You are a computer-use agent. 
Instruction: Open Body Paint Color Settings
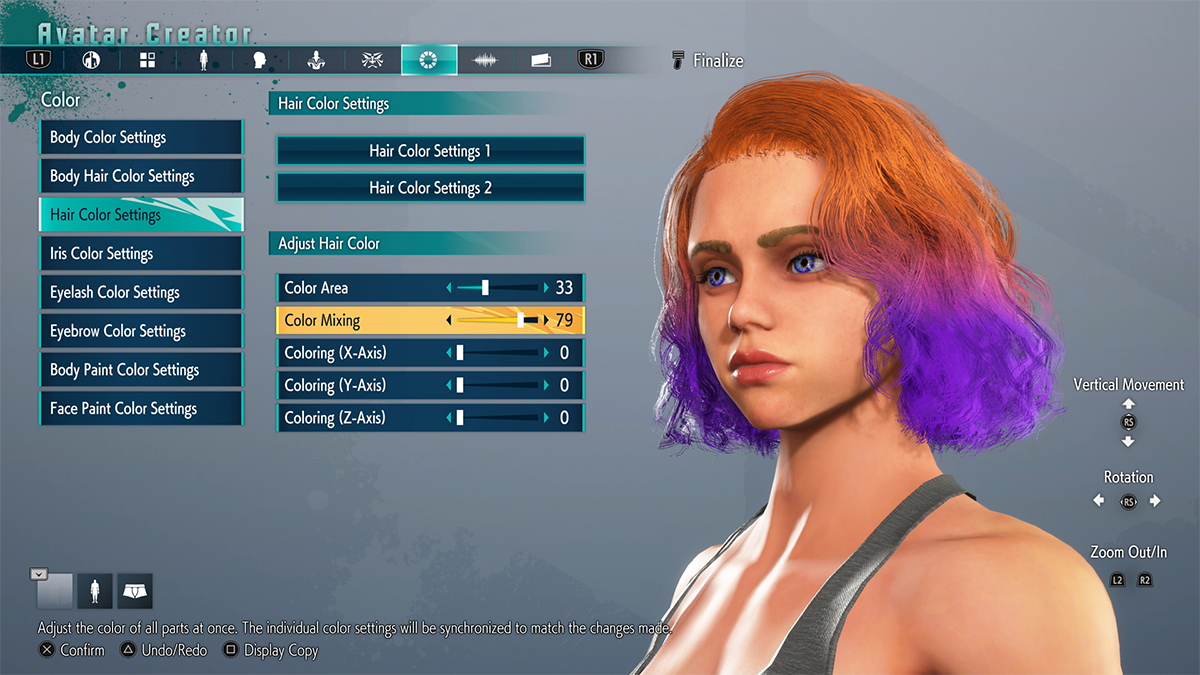tap(141, 370)
